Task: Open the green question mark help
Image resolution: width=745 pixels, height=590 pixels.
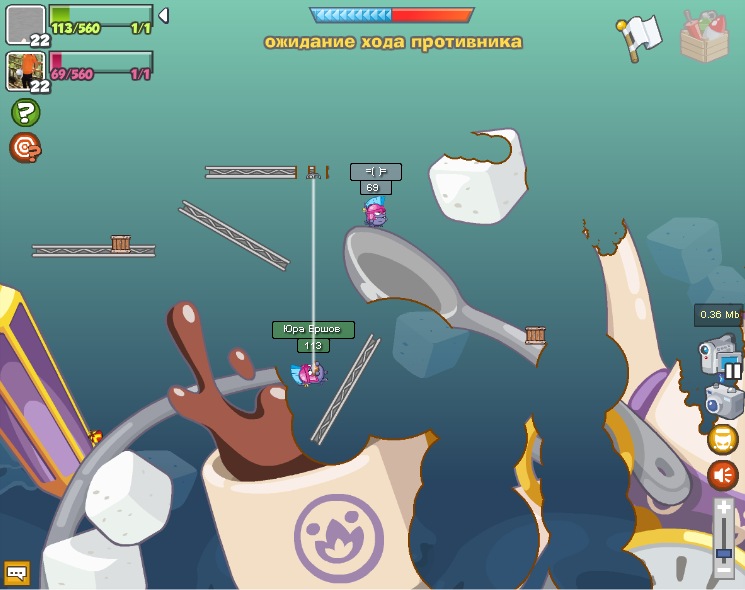Action: pos(25,112)
